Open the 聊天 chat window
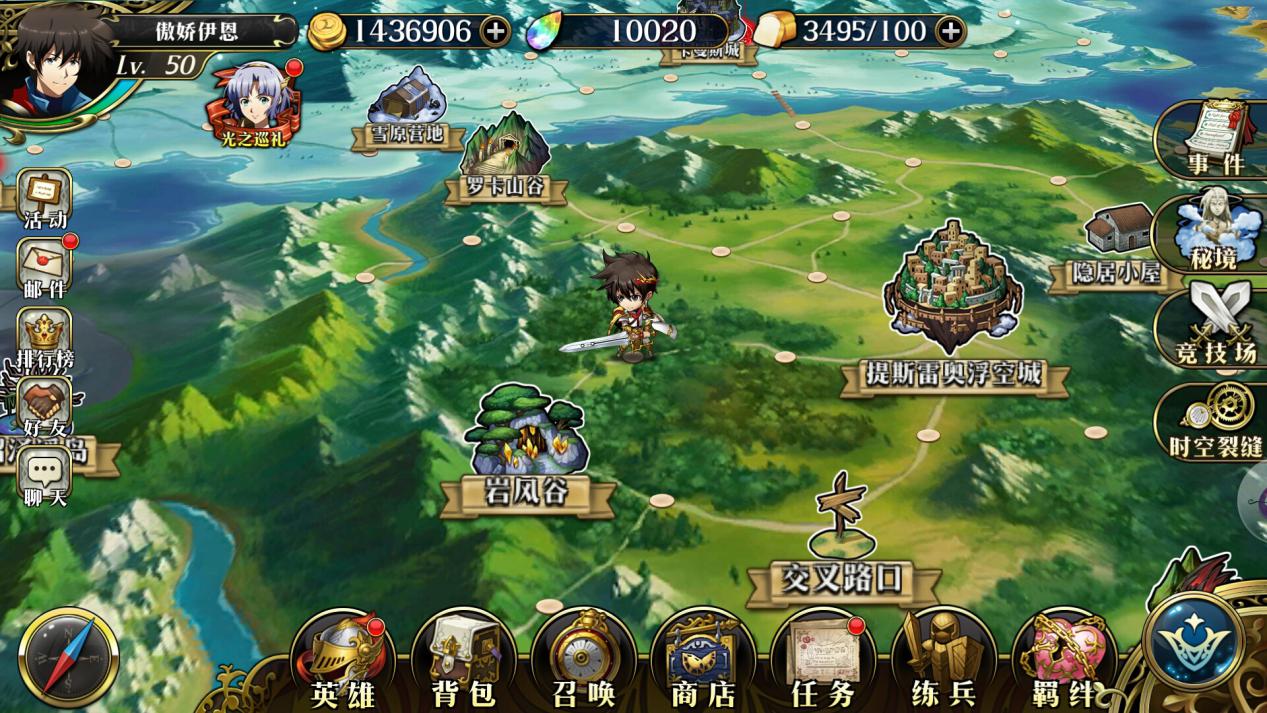 pos(45,476)
